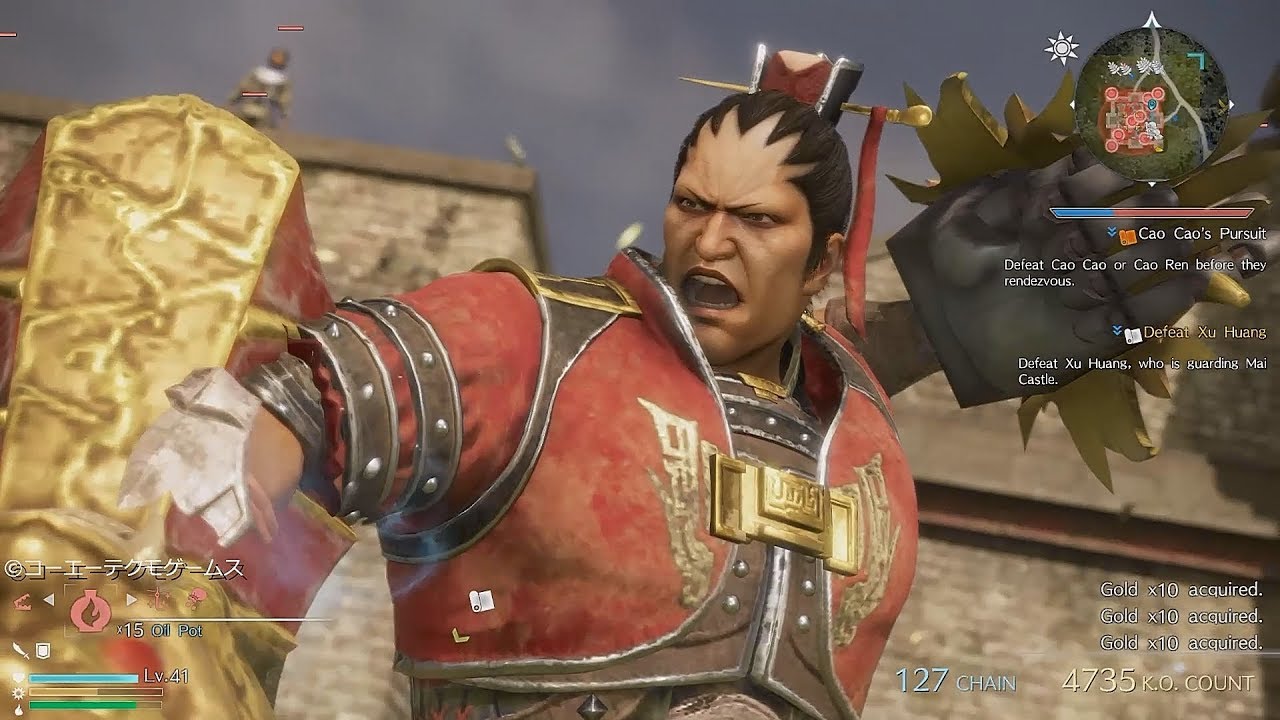Click the claw trap icon left of the item wheel
The image size is (1280, 720).
point(24,600)
